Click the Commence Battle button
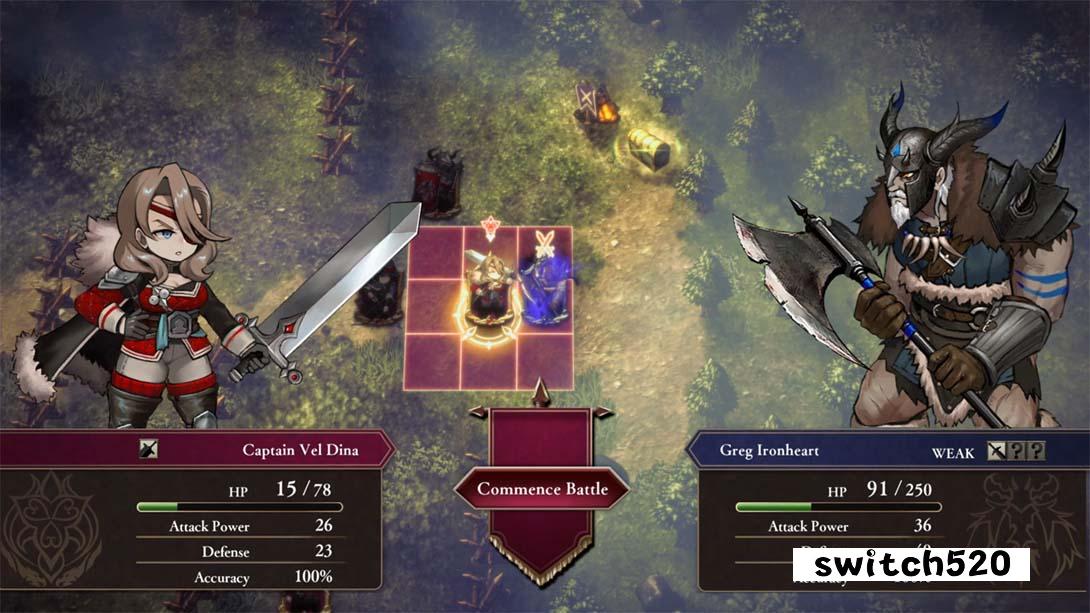 (x=543, y=489)
